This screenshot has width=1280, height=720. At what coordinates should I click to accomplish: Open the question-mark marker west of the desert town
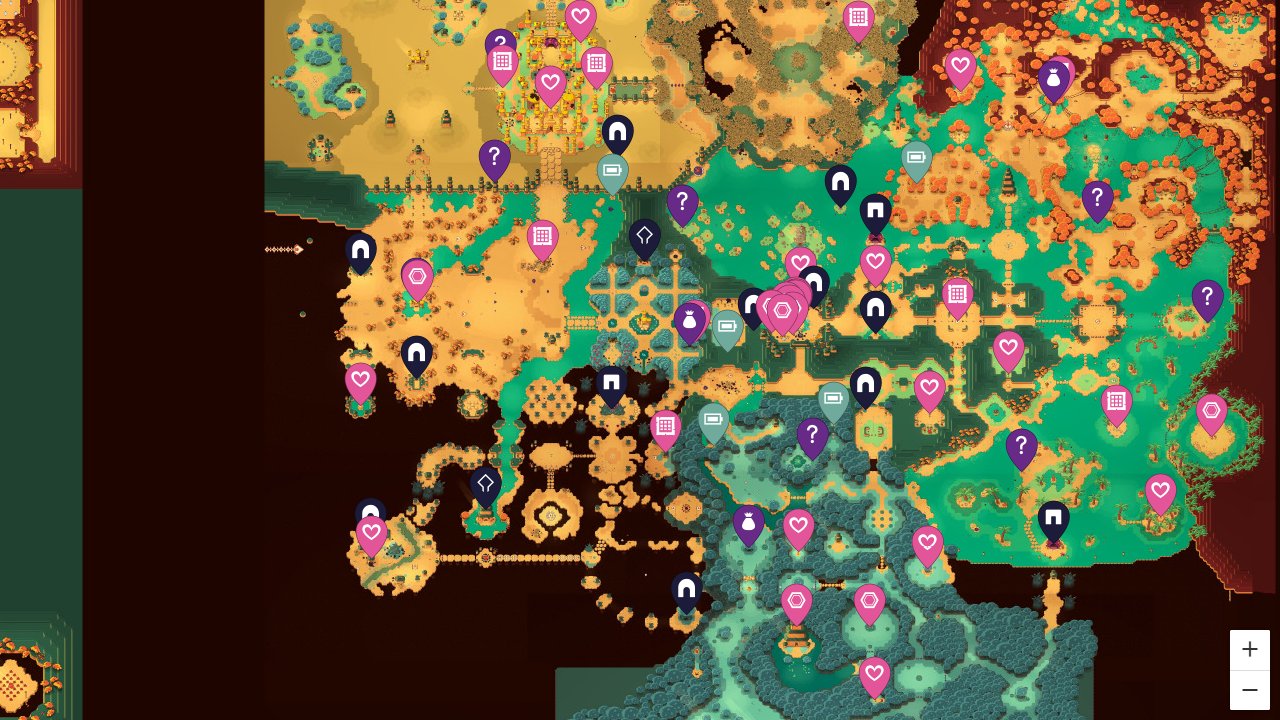coord(493,158)
